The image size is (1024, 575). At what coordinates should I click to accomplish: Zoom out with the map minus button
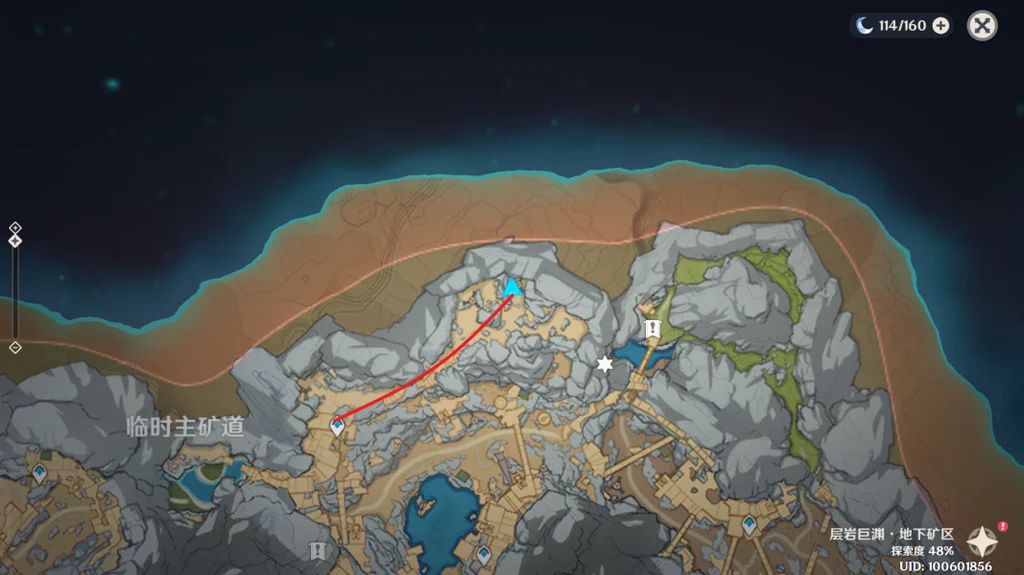pos(15,347)
